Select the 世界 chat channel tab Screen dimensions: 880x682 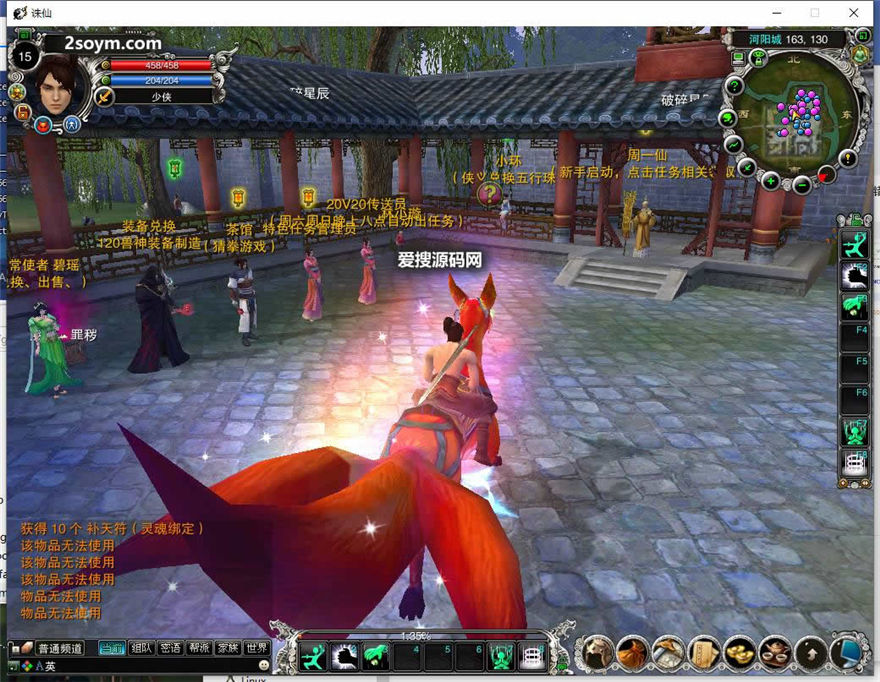point(257,648)
